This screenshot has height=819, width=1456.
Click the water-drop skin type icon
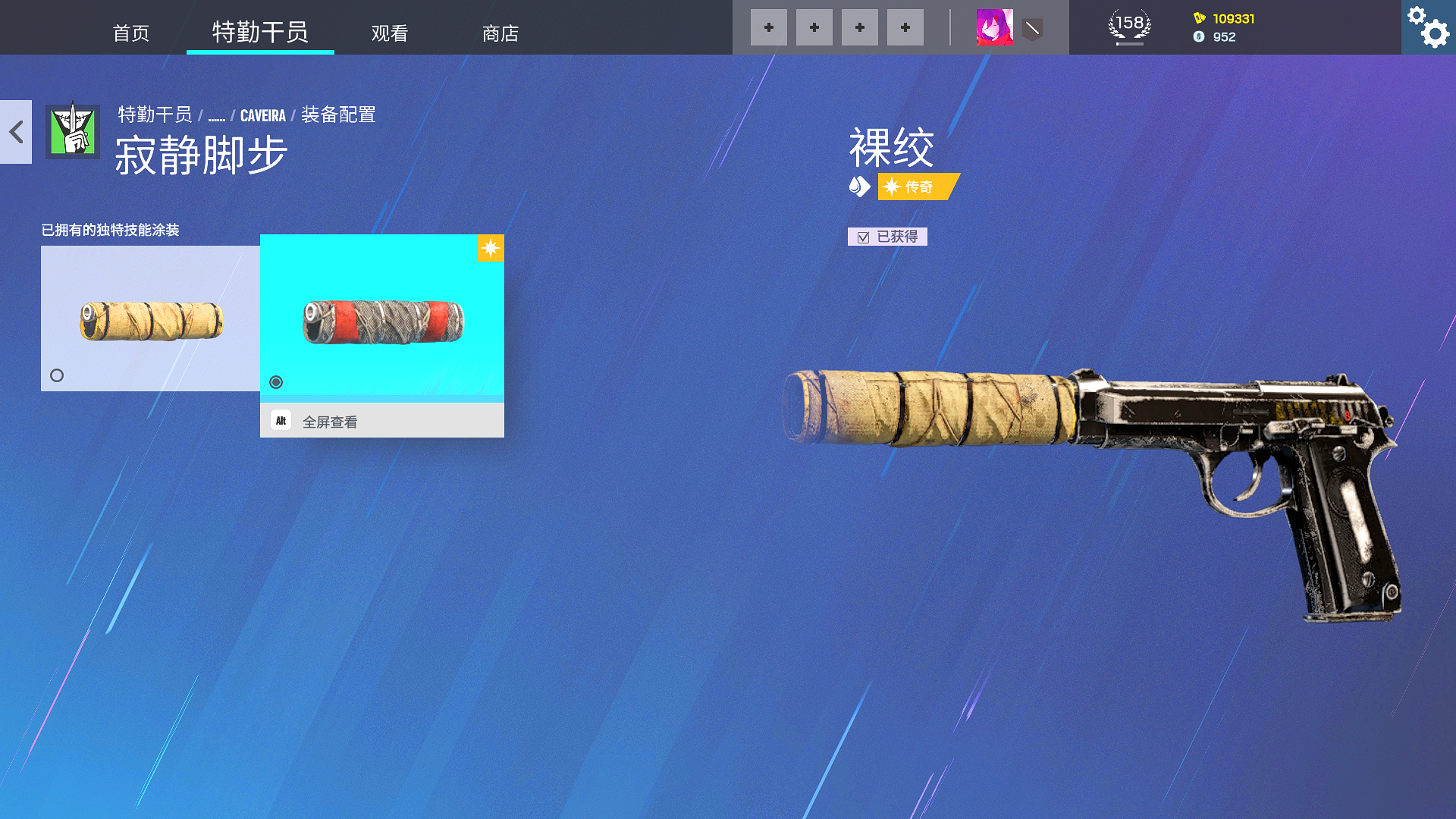859,187
